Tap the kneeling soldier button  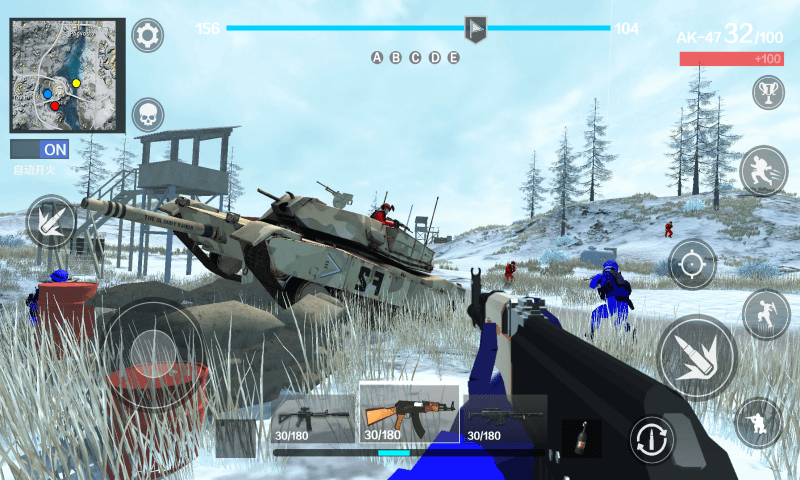[759, 422]
